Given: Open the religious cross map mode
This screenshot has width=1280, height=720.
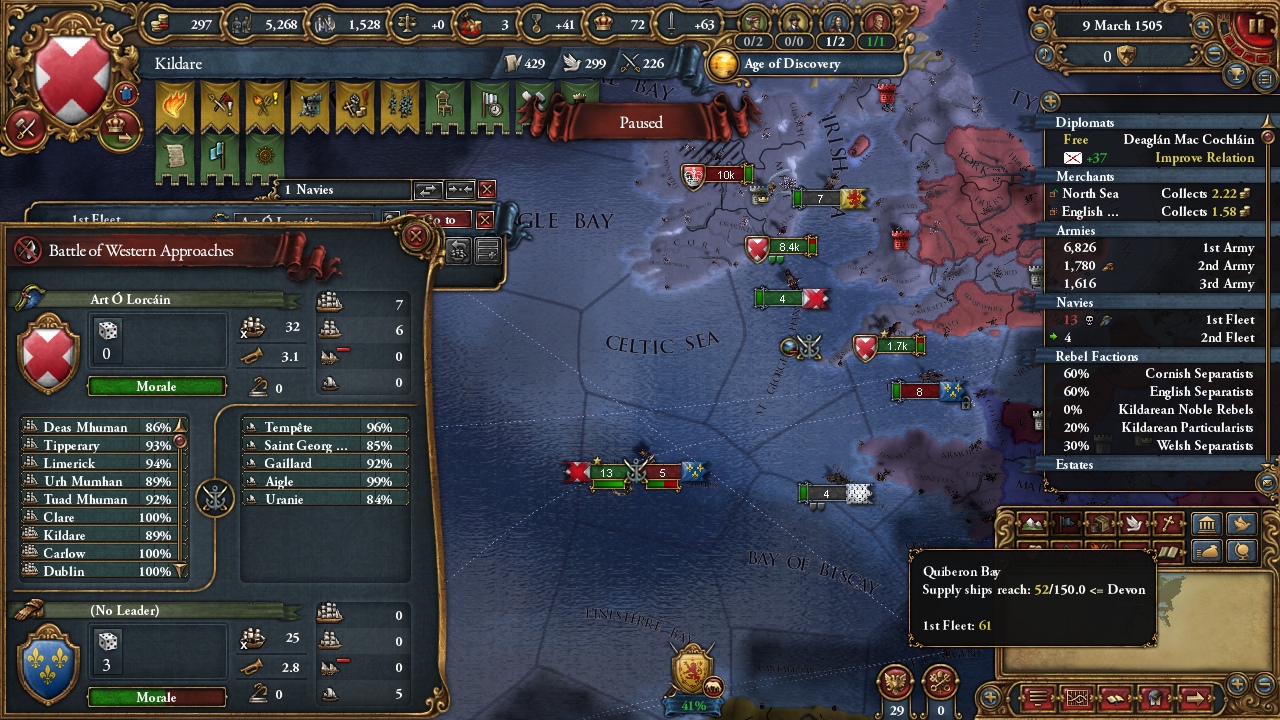Looking at the screenshot, I should pyautogui.click(x=1168, y=524).
